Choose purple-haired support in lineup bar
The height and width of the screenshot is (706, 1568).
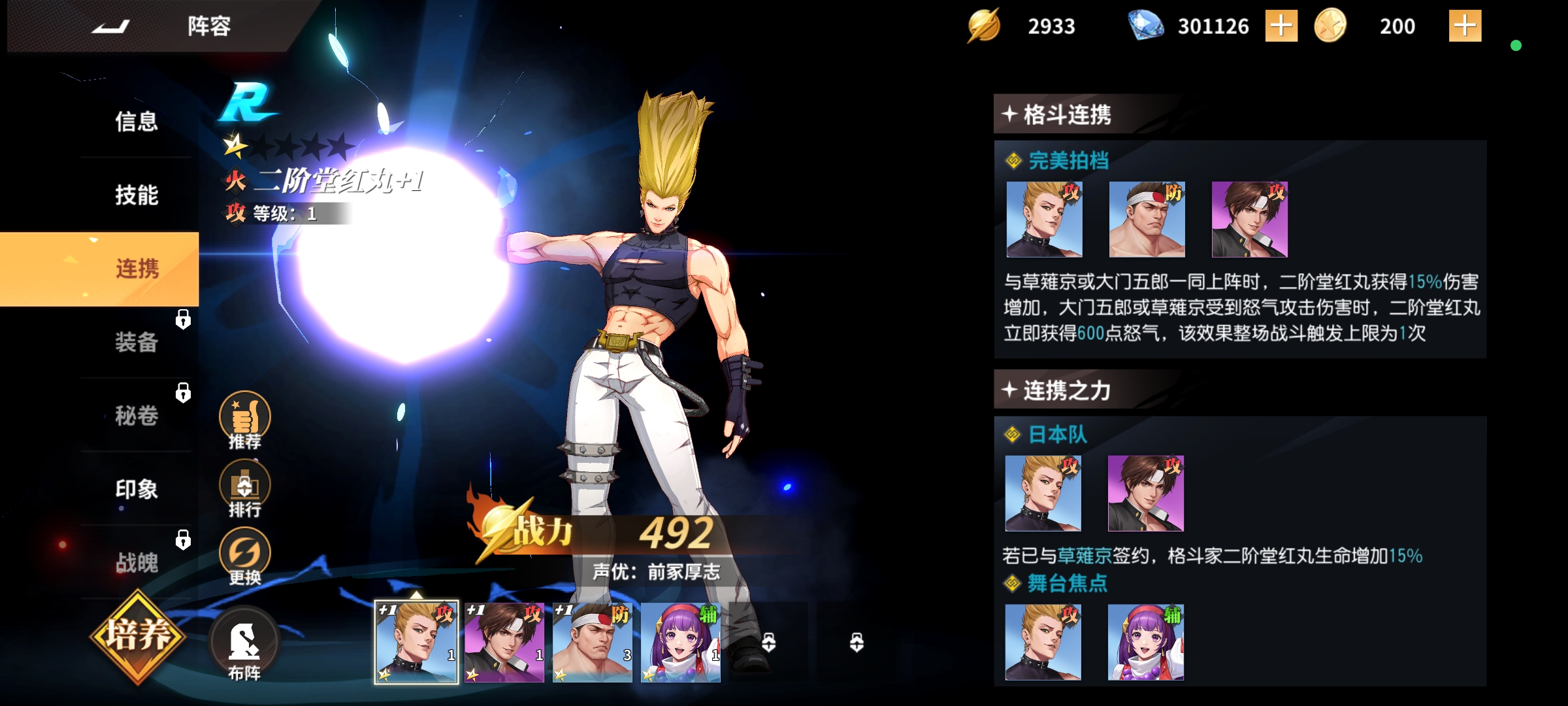click(x=680, y=643)
